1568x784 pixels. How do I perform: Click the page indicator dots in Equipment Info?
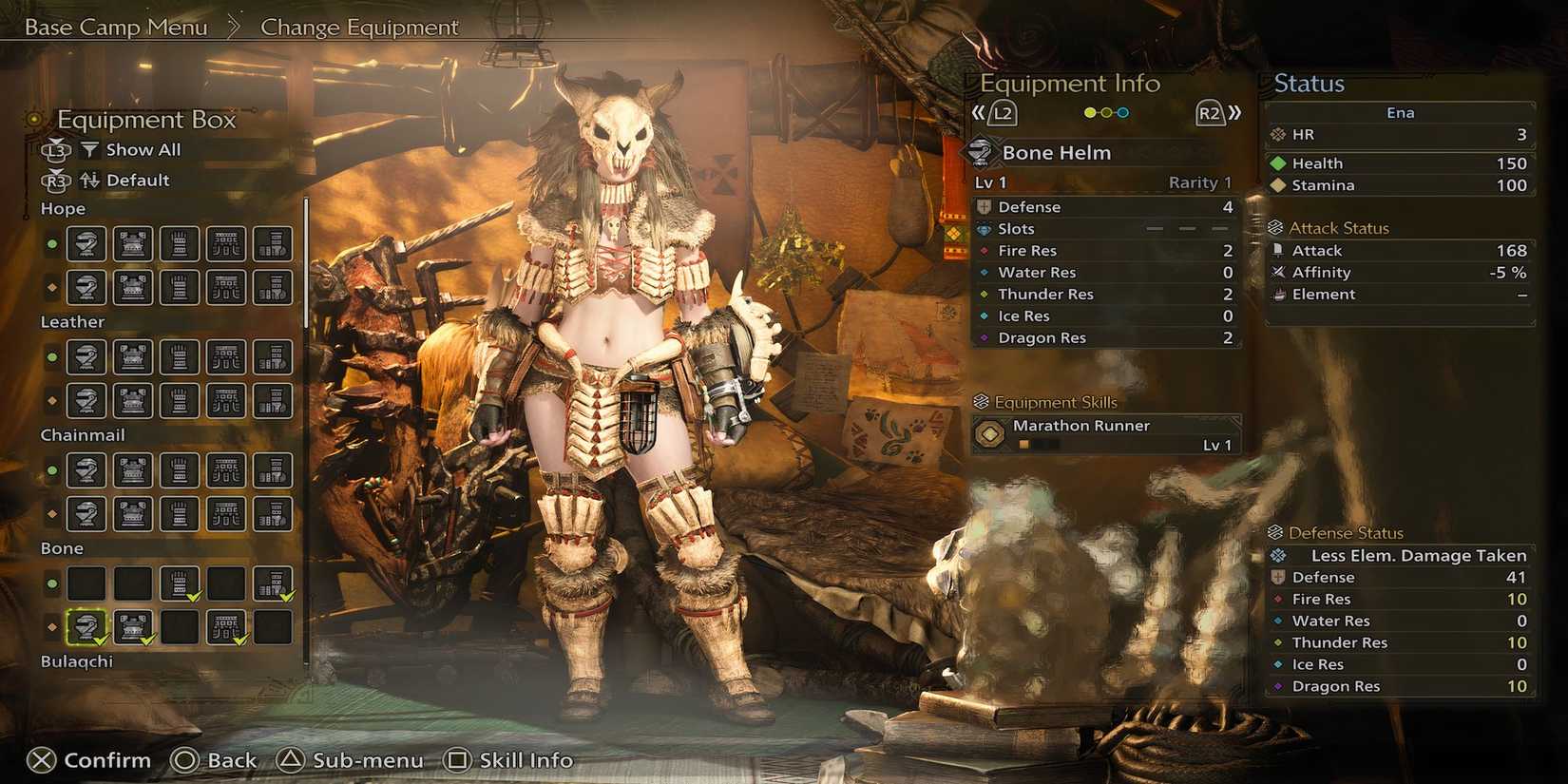pos(1104,112)
